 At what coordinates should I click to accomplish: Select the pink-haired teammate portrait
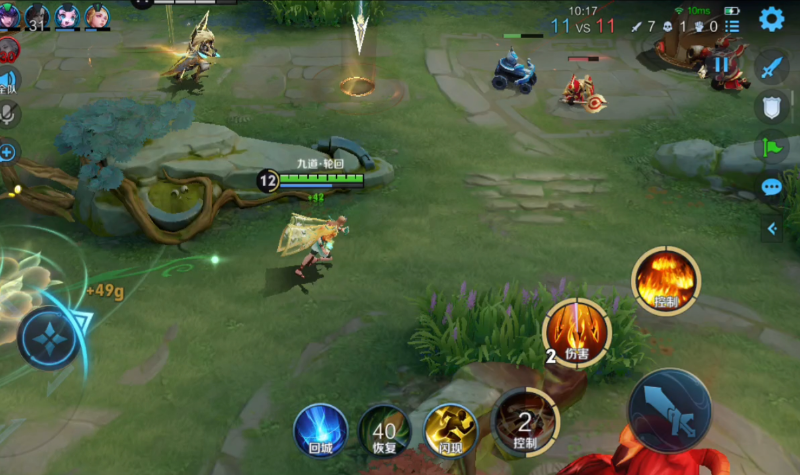click(68, 15)
